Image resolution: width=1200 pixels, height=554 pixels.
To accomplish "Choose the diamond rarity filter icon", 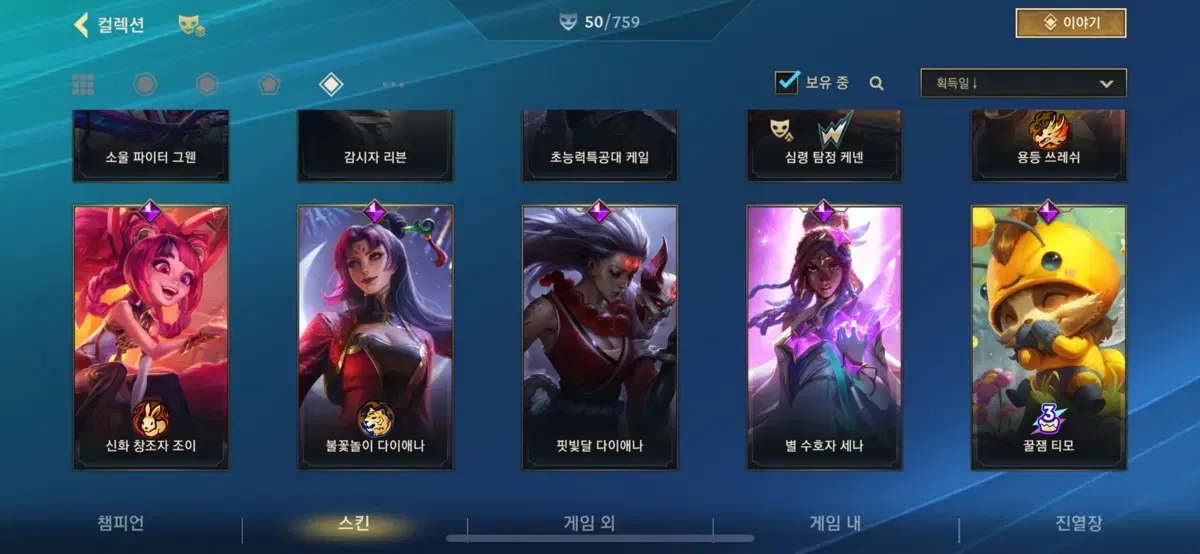I will tap(331, 84).
